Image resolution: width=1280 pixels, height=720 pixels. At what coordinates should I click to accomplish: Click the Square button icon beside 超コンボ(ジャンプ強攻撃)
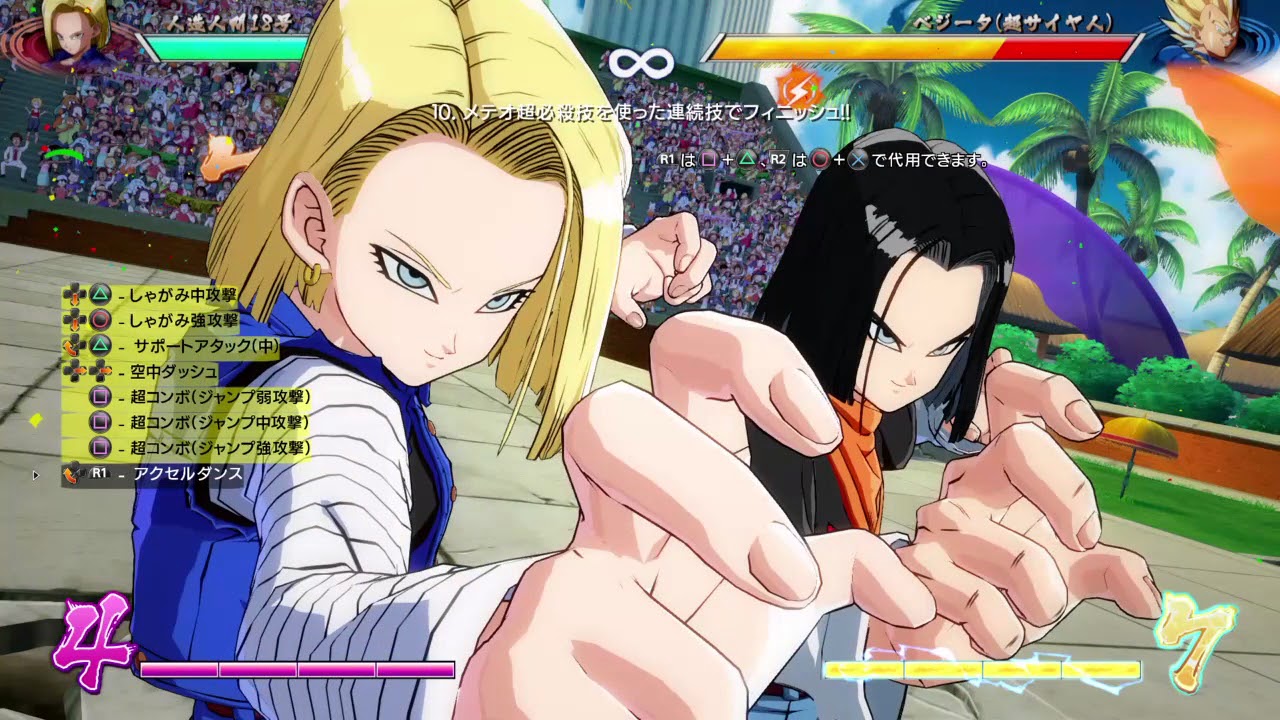tap(100, 446)
